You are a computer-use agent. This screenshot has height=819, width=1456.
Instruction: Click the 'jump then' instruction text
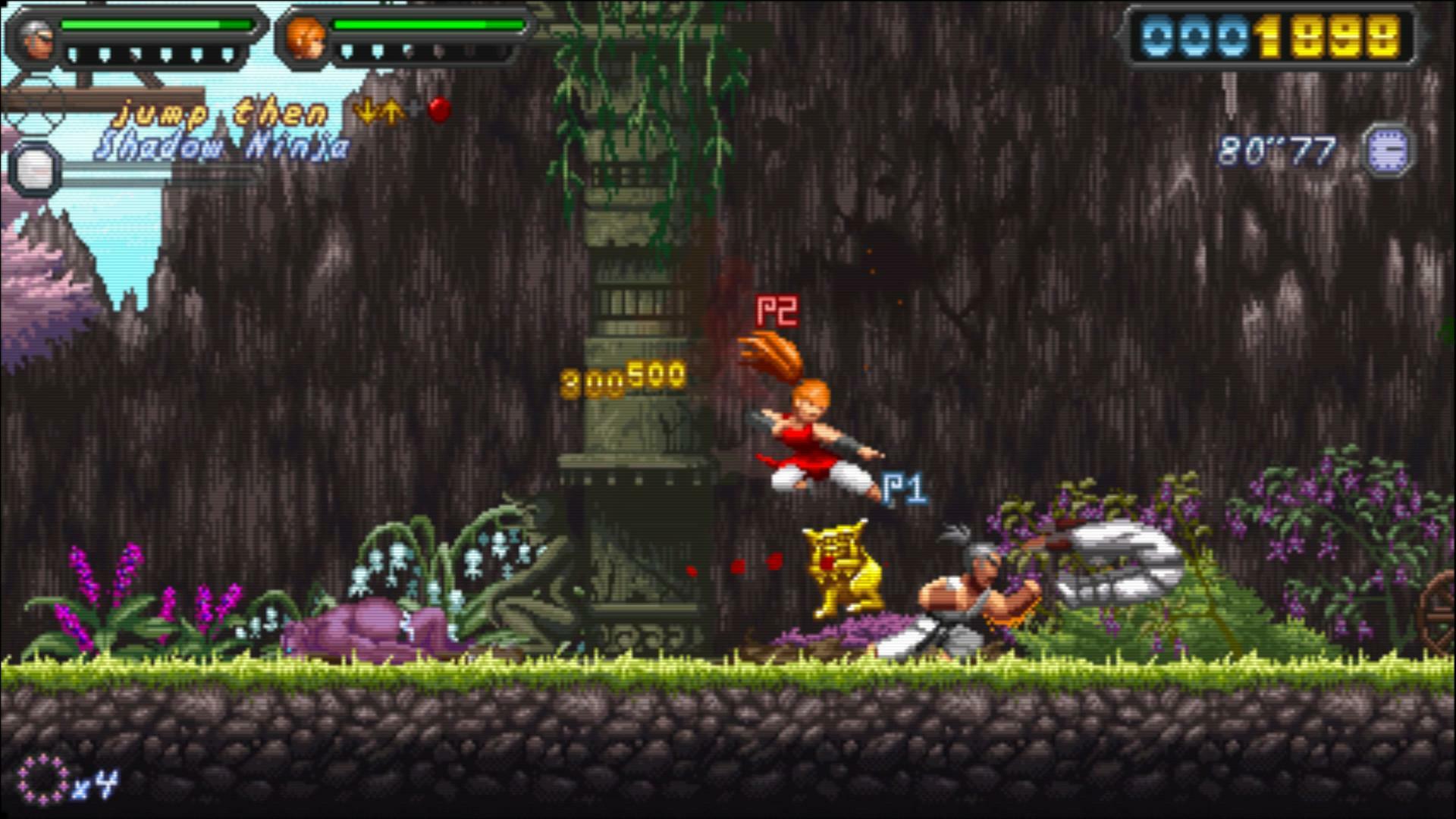pos(220,111)
